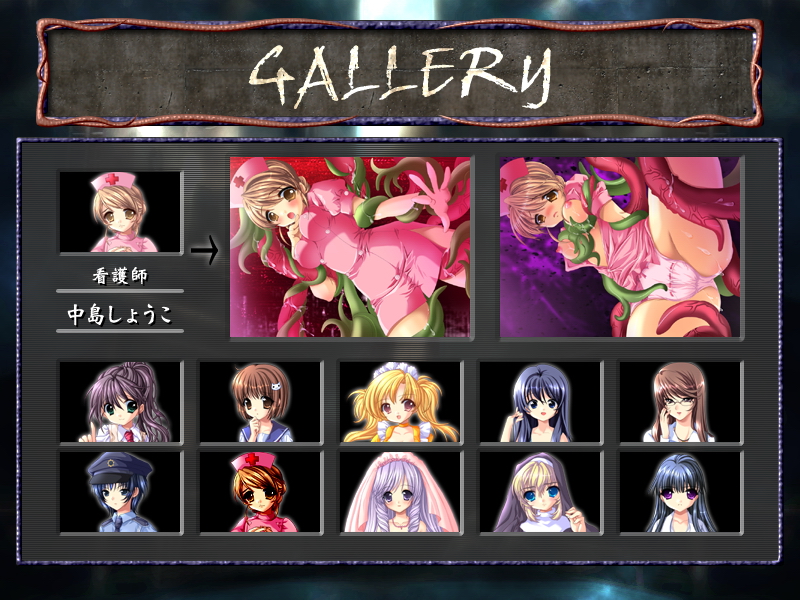Screen dimensions: 800x600
Task: Click the selected nurse portrait above 看護師
Action: coord(120,212)
